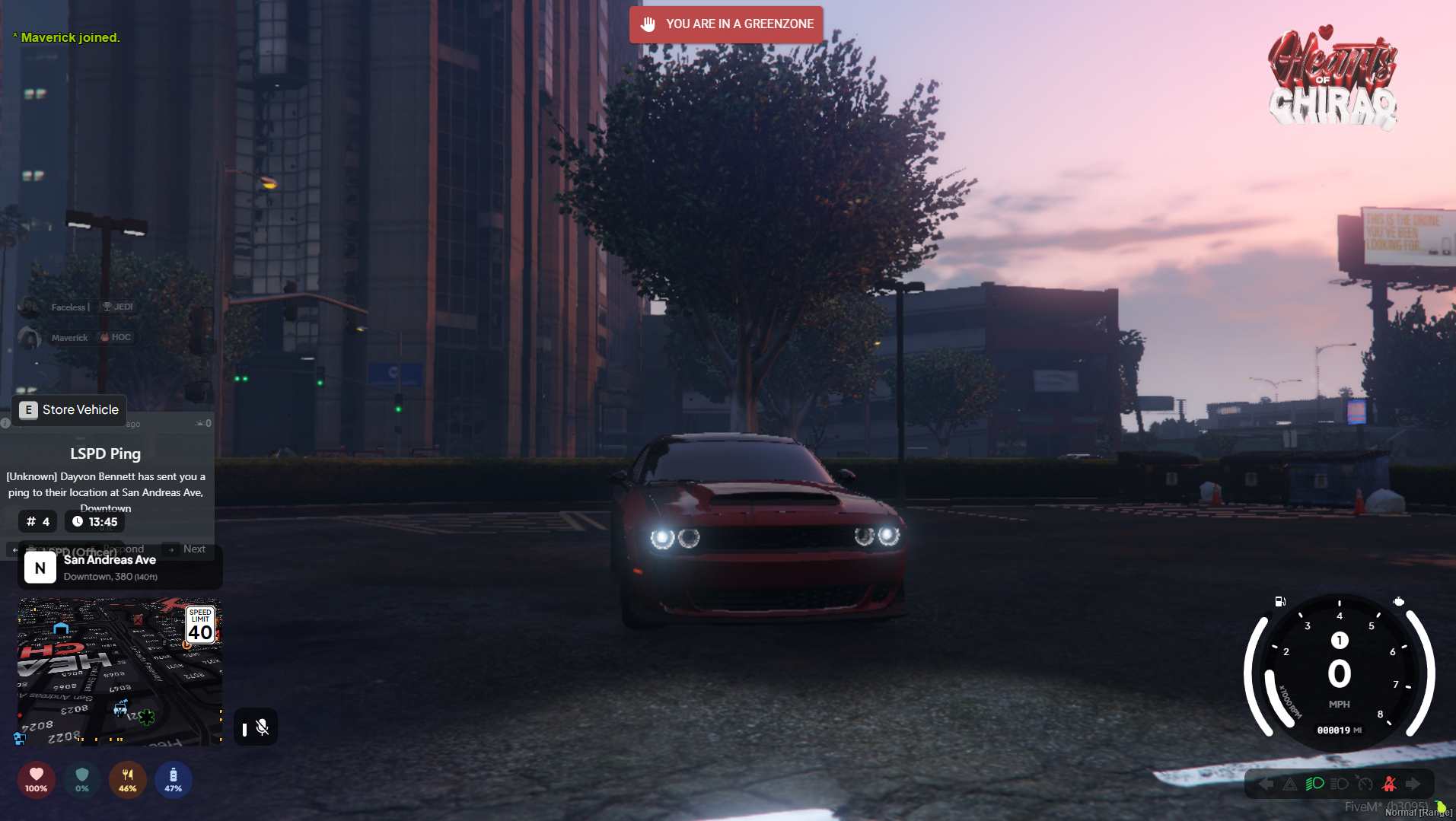Select the fork and knife hunger icon
Image resolution: width=1456 pixels, height=821 pixels.
[x=128, y=779]
